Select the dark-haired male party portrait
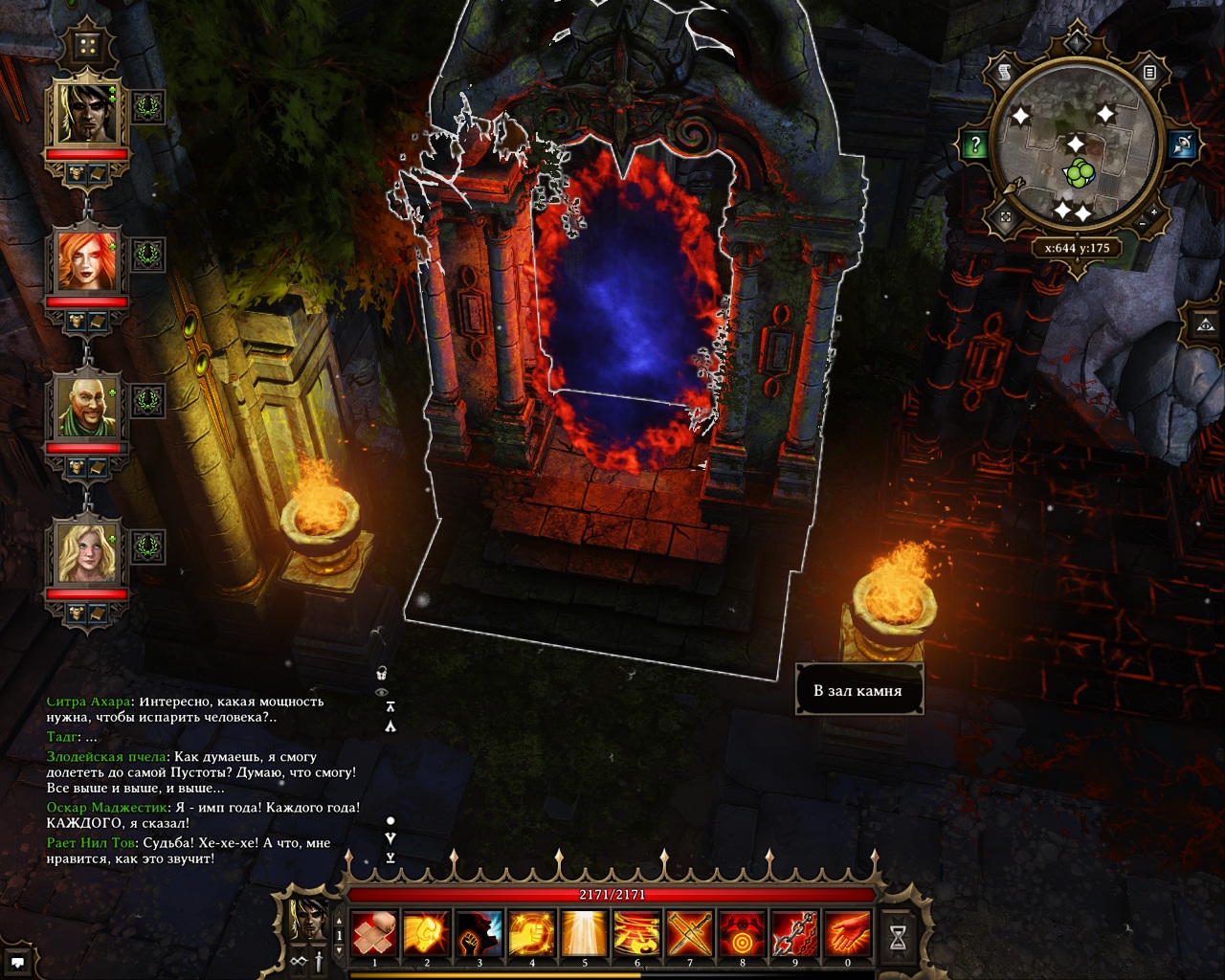 coord(87,110)
